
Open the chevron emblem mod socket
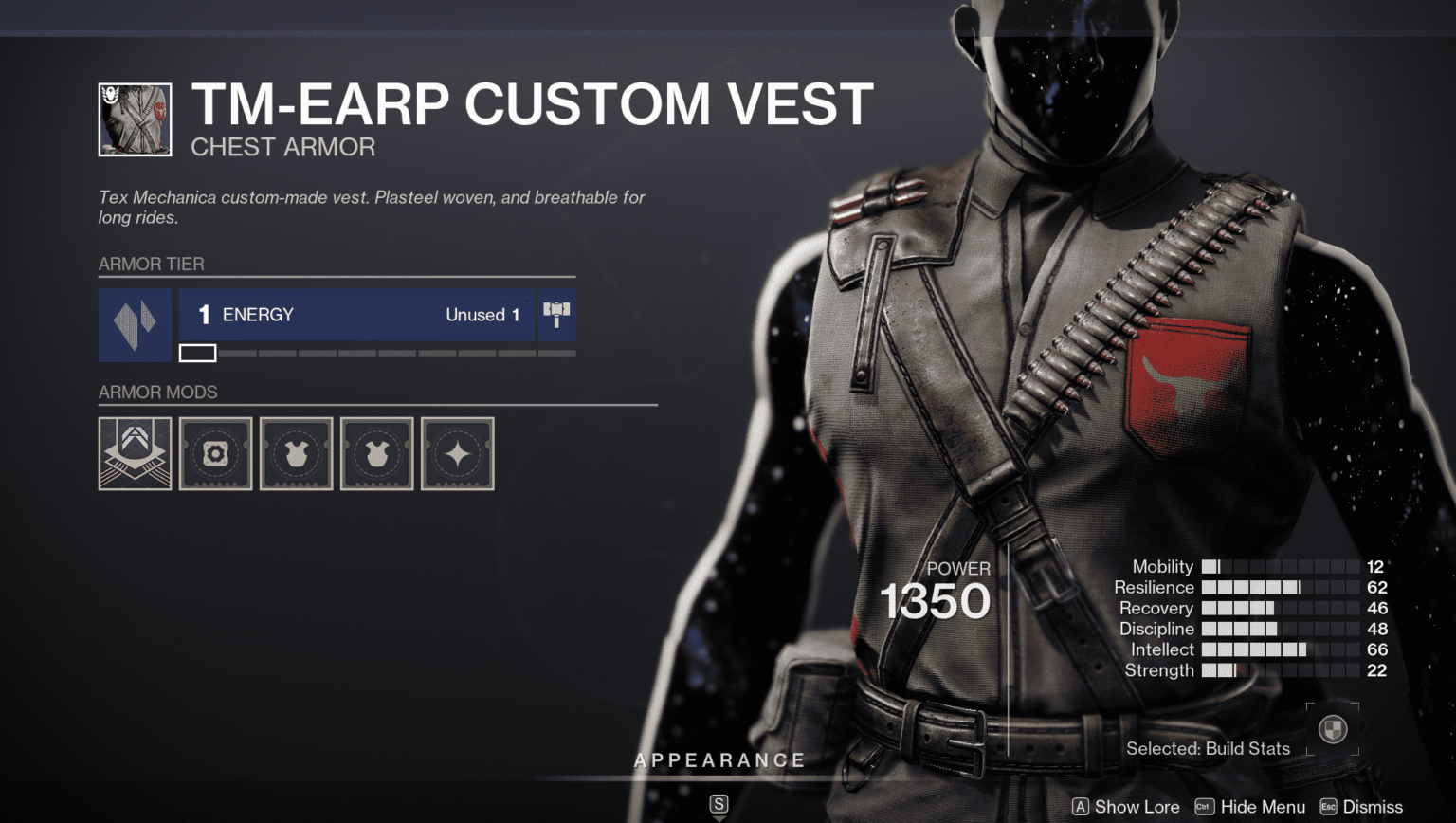[x=136, y=453]
